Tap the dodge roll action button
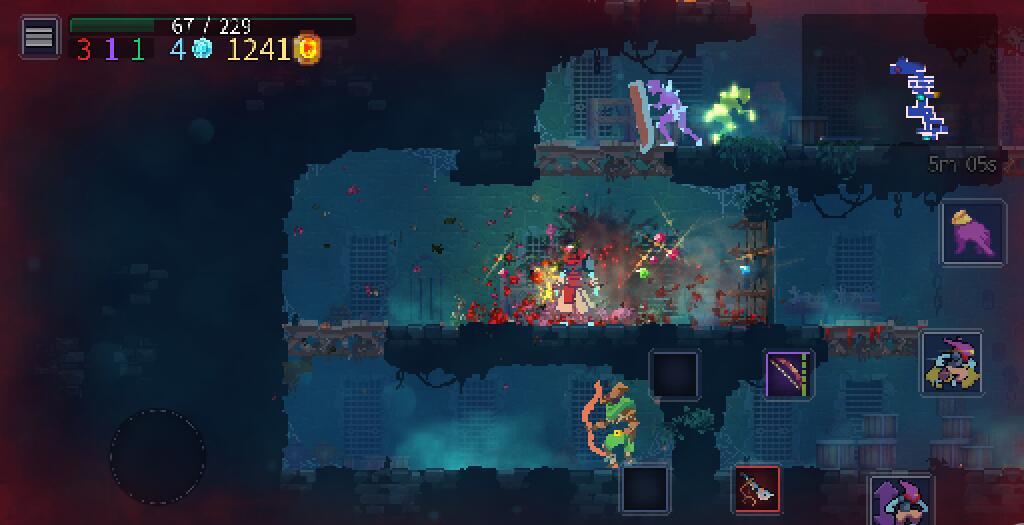This screenshot has width=1024, height=525. click(x=951, y=364)
